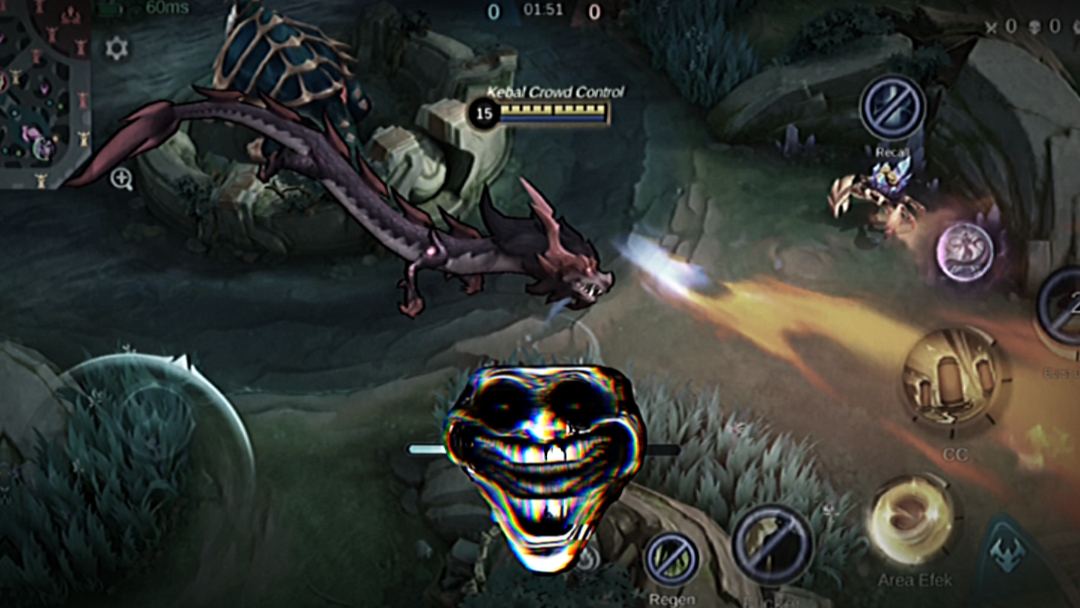Tap the magnifier zoom button by minimap

click(x=122, y=179)
